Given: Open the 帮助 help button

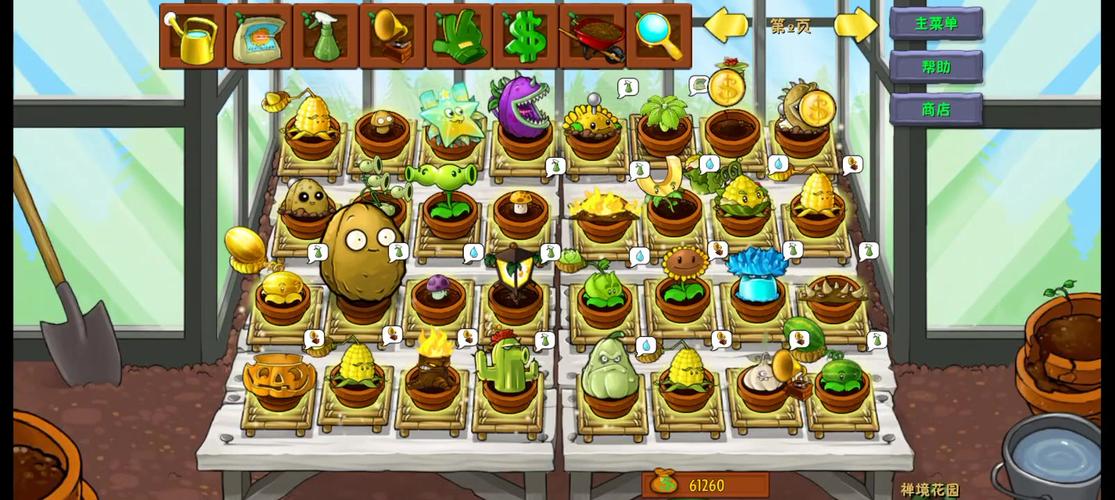Looking at the screenshot, I should click(935, 67).
